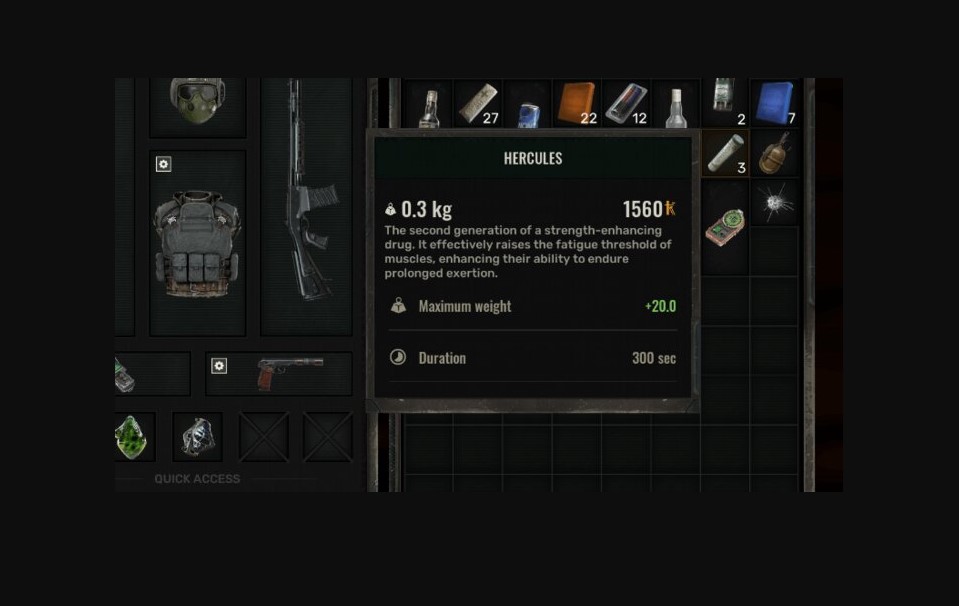Click the gear icon beside the pistol
This screenshot has width=959, height=606.
pyautogui.click(x=219, y=366)
